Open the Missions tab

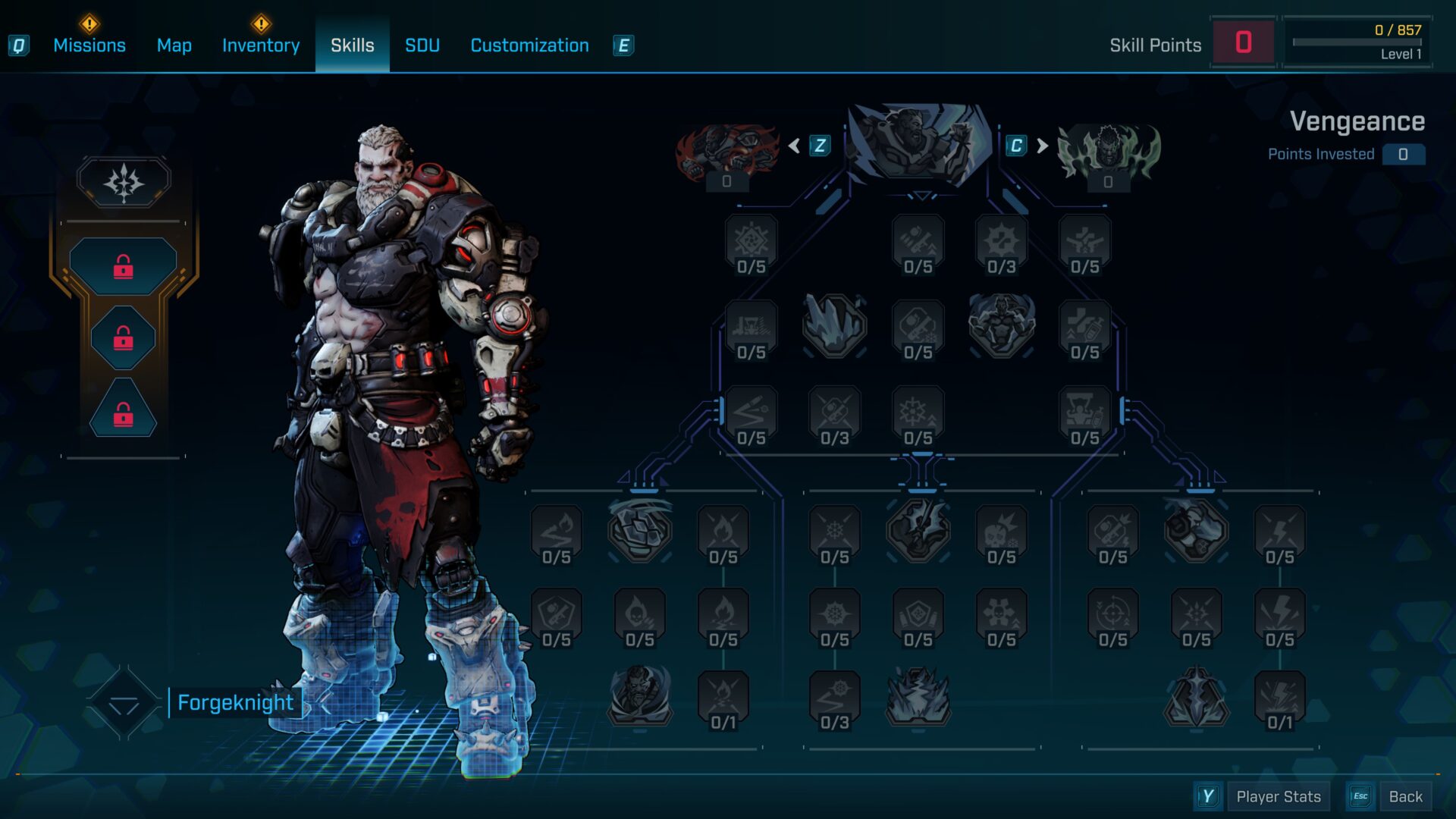(x=89, y=45)
